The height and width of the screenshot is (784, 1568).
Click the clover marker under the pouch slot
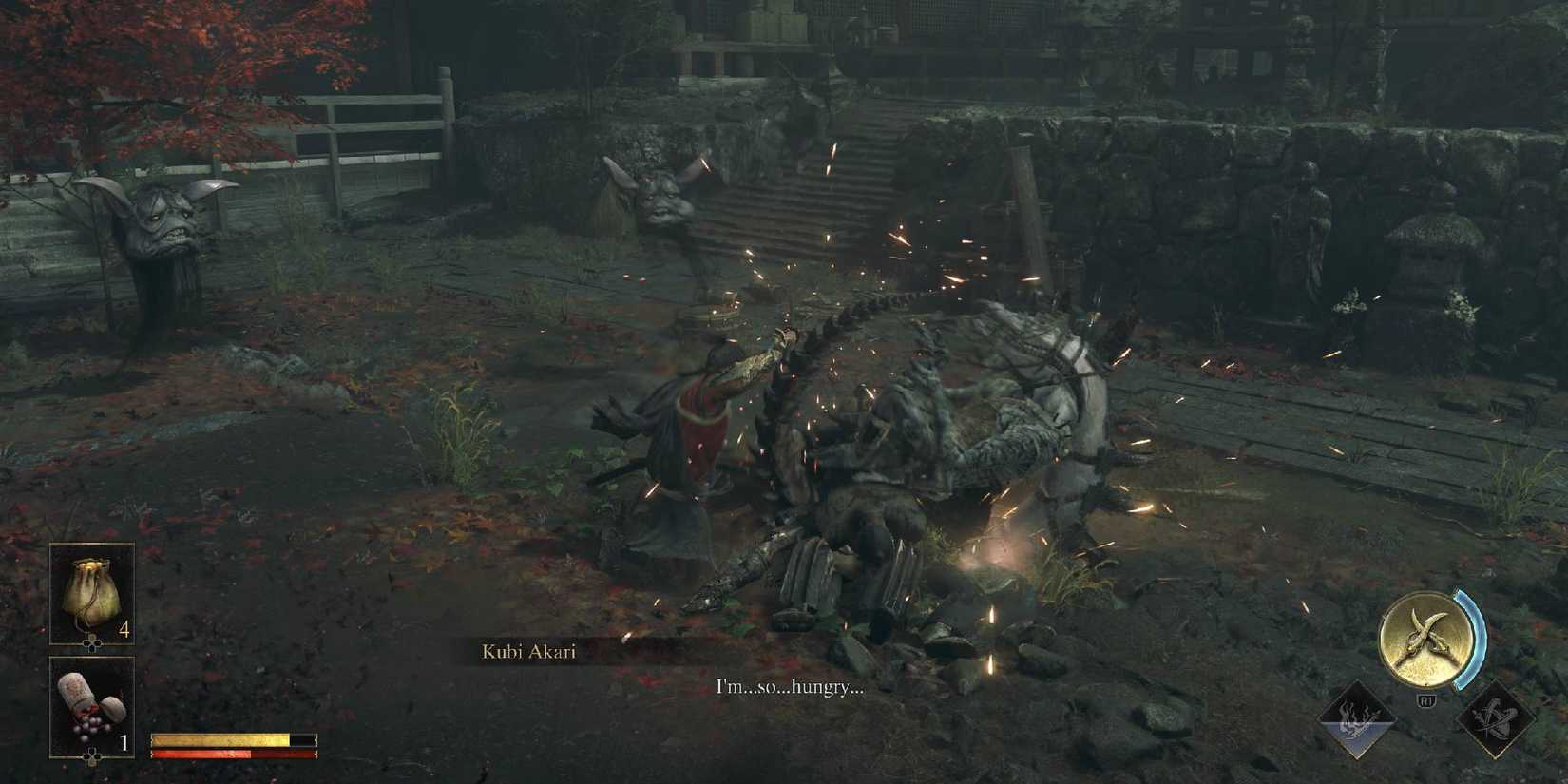click(x=90, y=642)
